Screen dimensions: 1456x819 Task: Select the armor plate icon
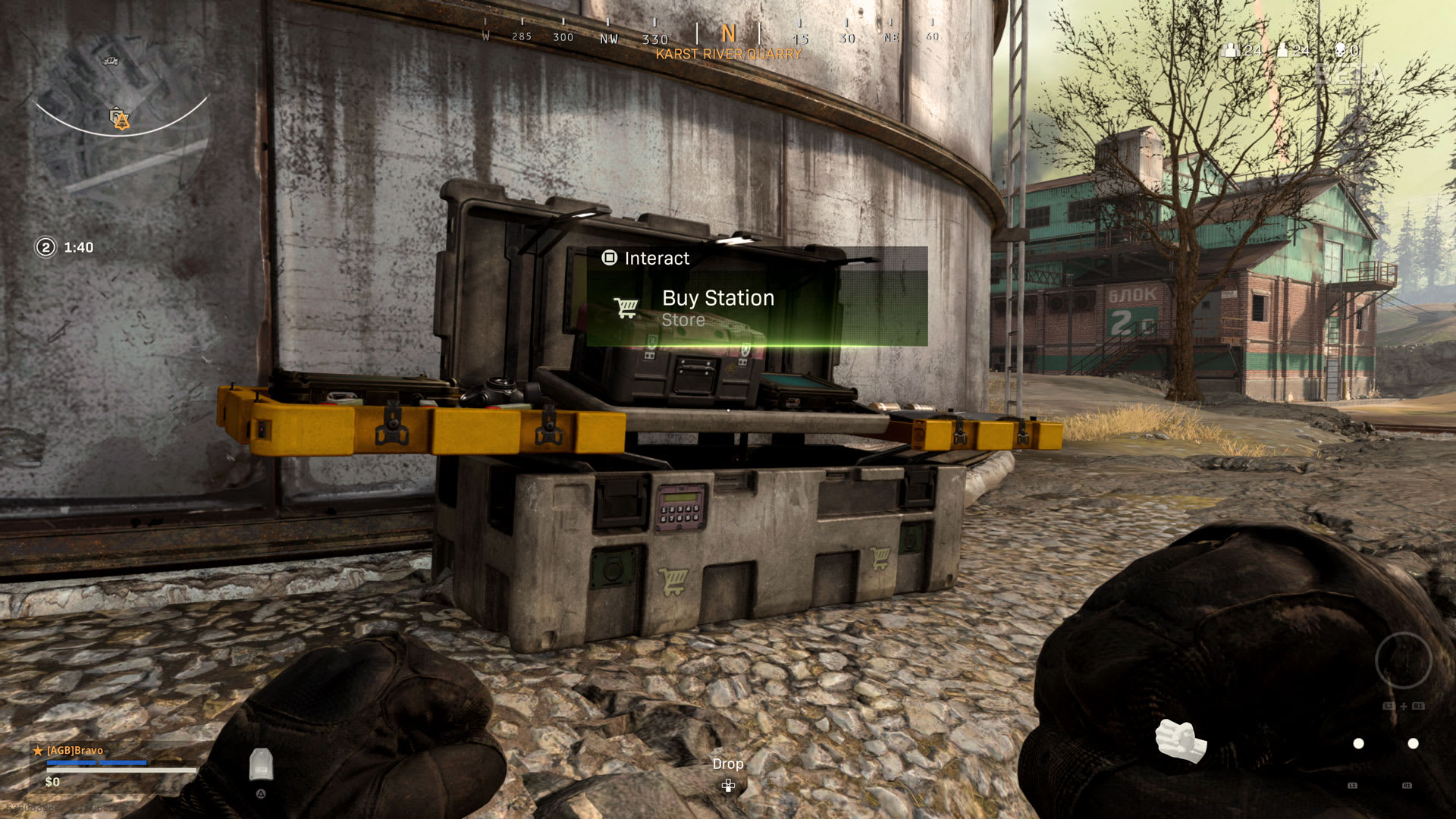click(x=261, y=764)
